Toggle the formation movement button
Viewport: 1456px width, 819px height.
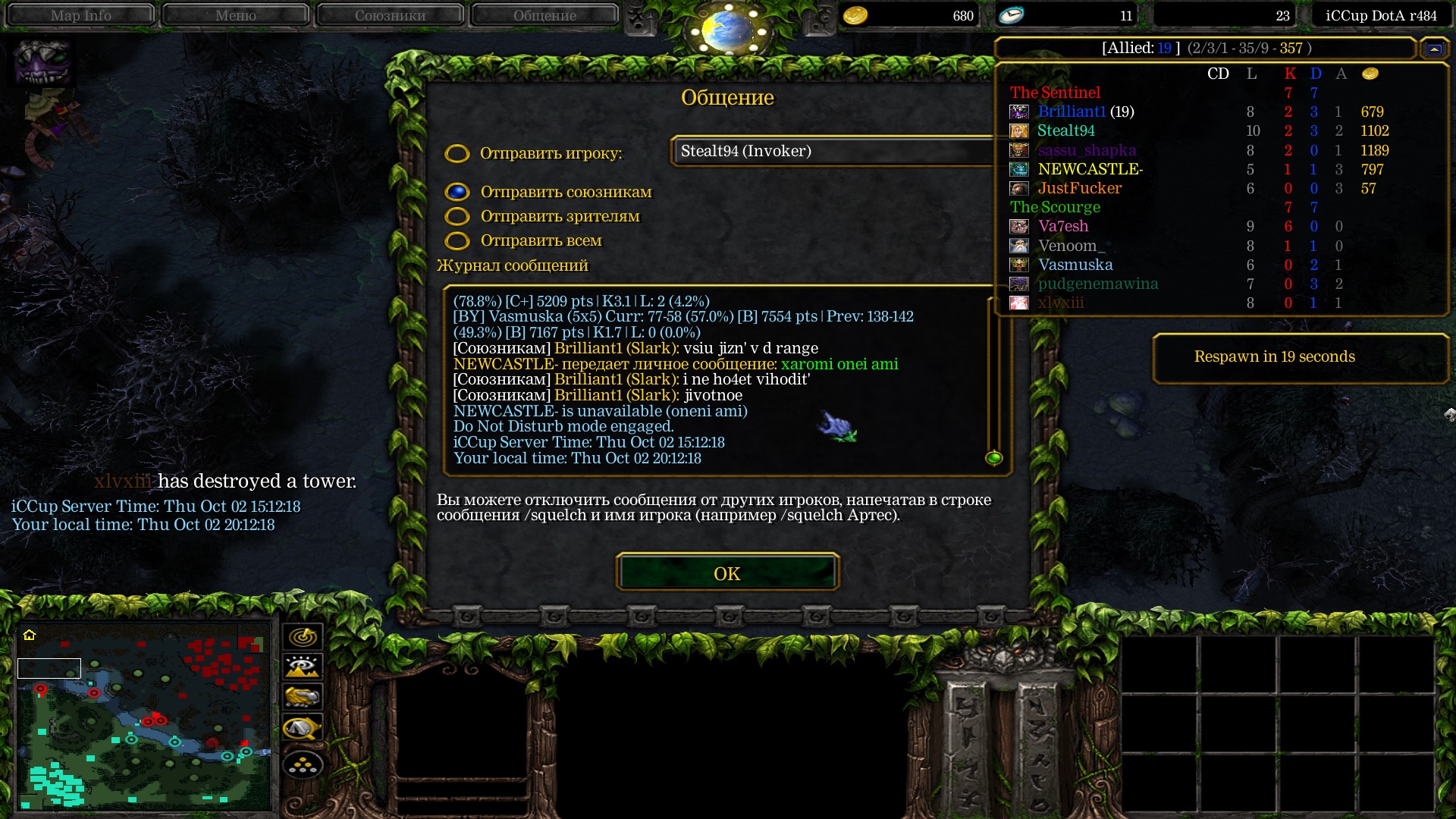tap(303, 766)
